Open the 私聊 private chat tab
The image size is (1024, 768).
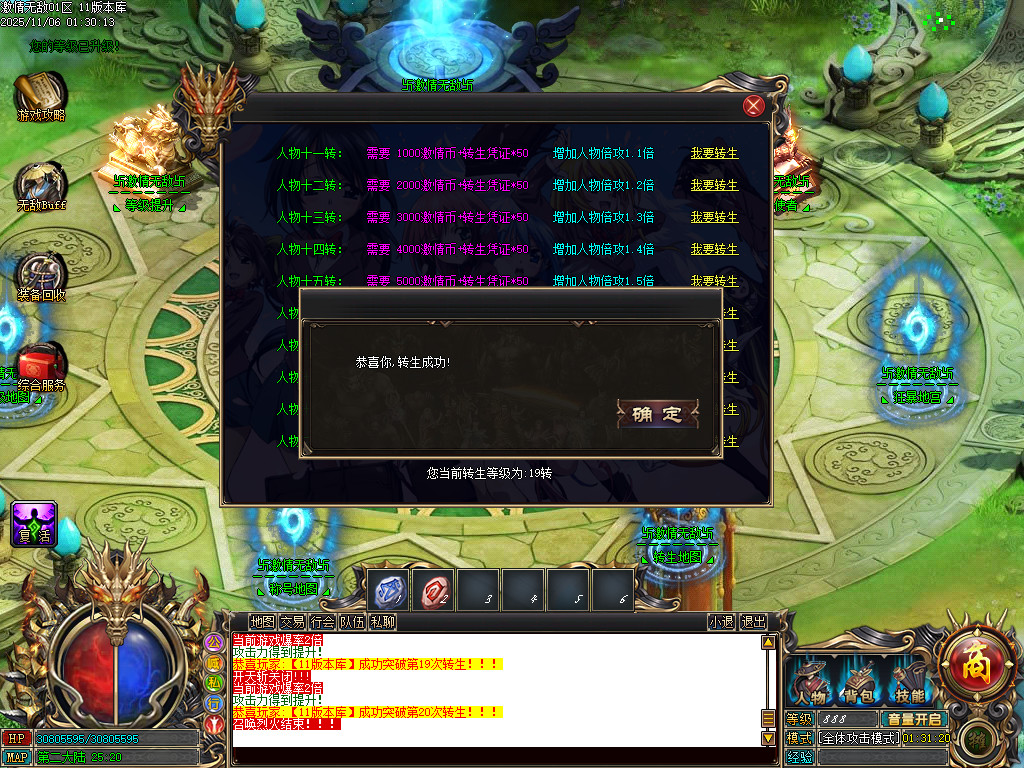[x=383, y=621]
